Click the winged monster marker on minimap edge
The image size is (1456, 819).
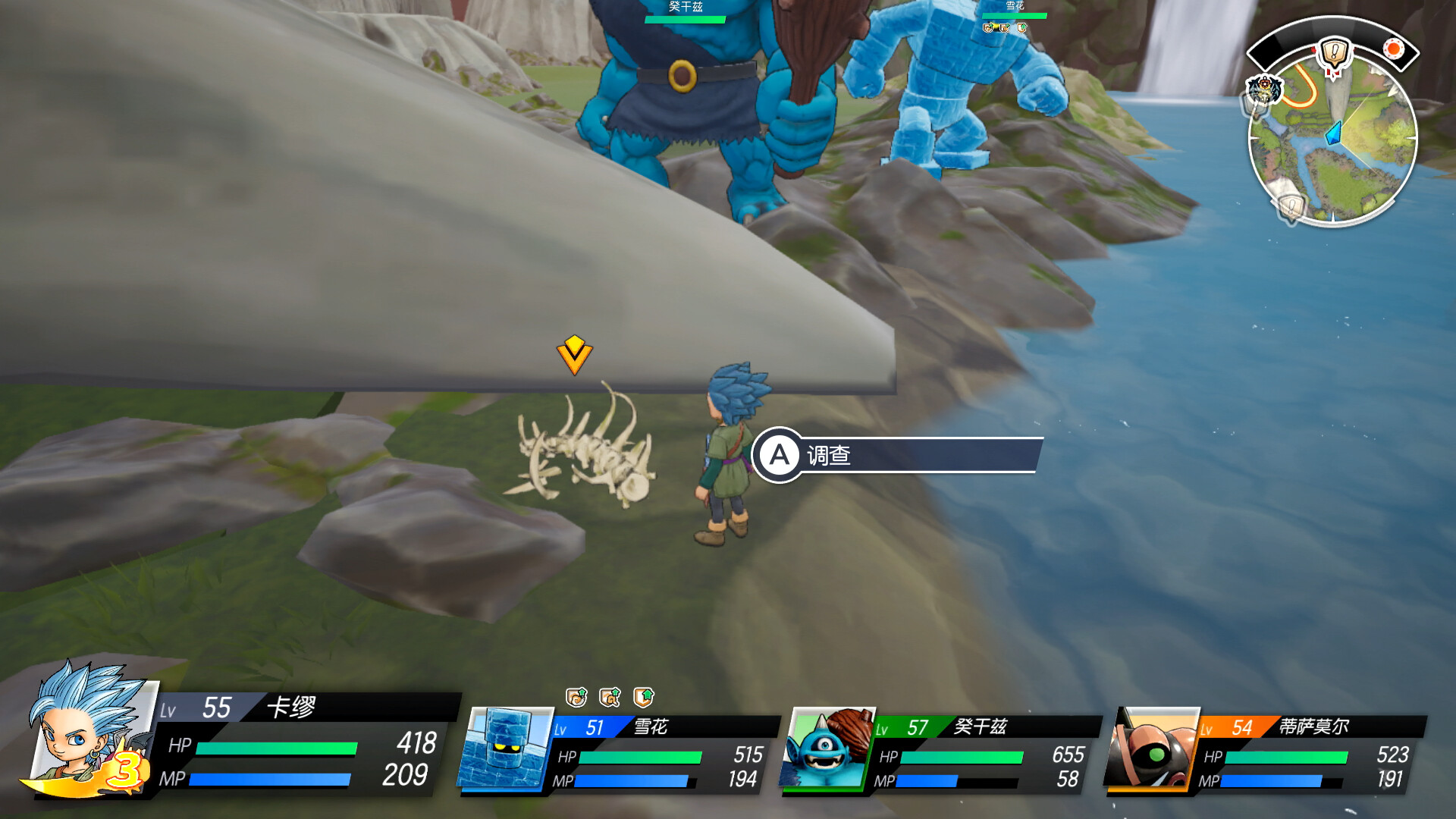click(1263, 89)
